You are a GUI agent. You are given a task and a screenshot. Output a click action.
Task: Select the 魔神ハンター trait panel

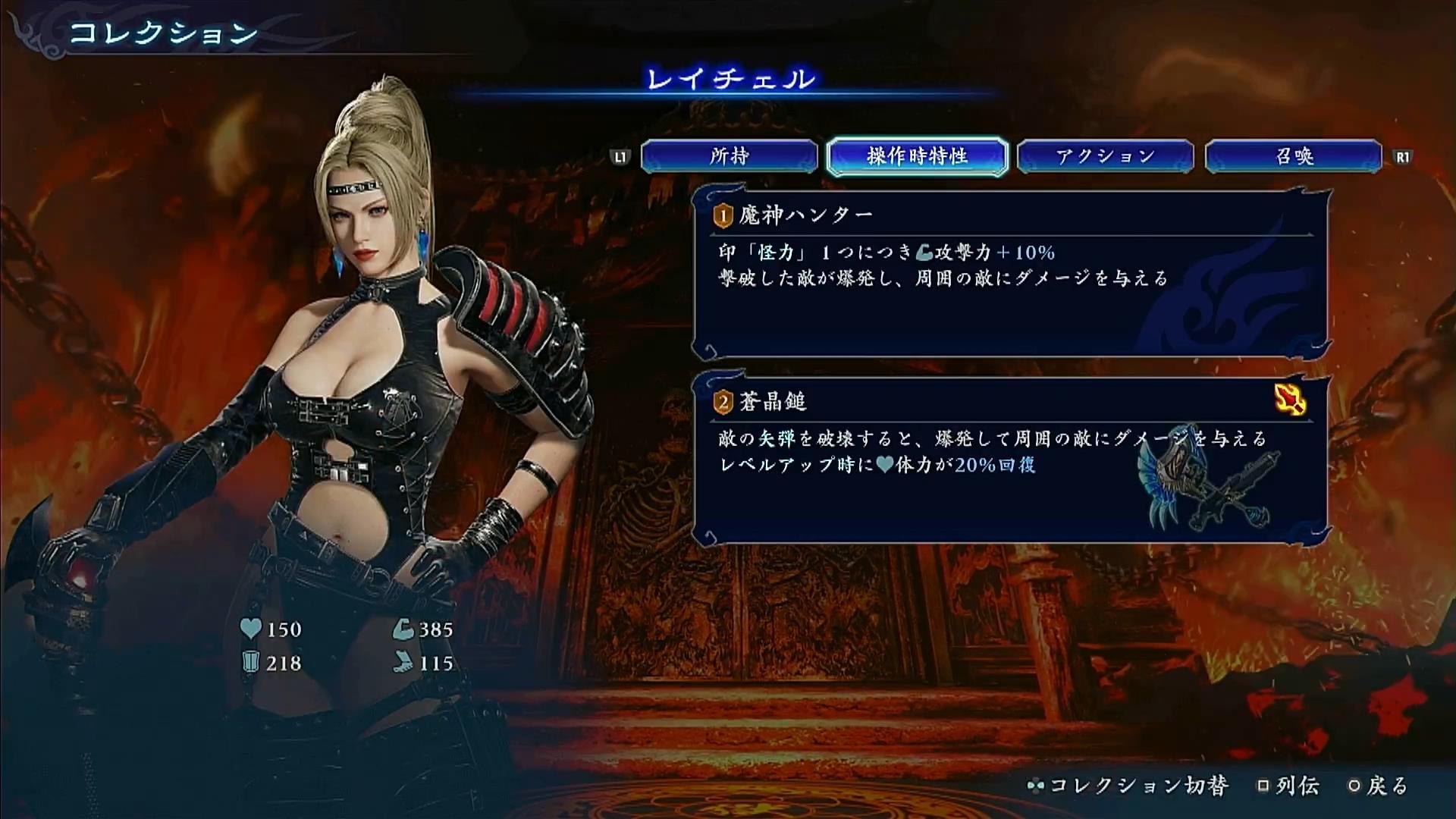point(1010,275)
